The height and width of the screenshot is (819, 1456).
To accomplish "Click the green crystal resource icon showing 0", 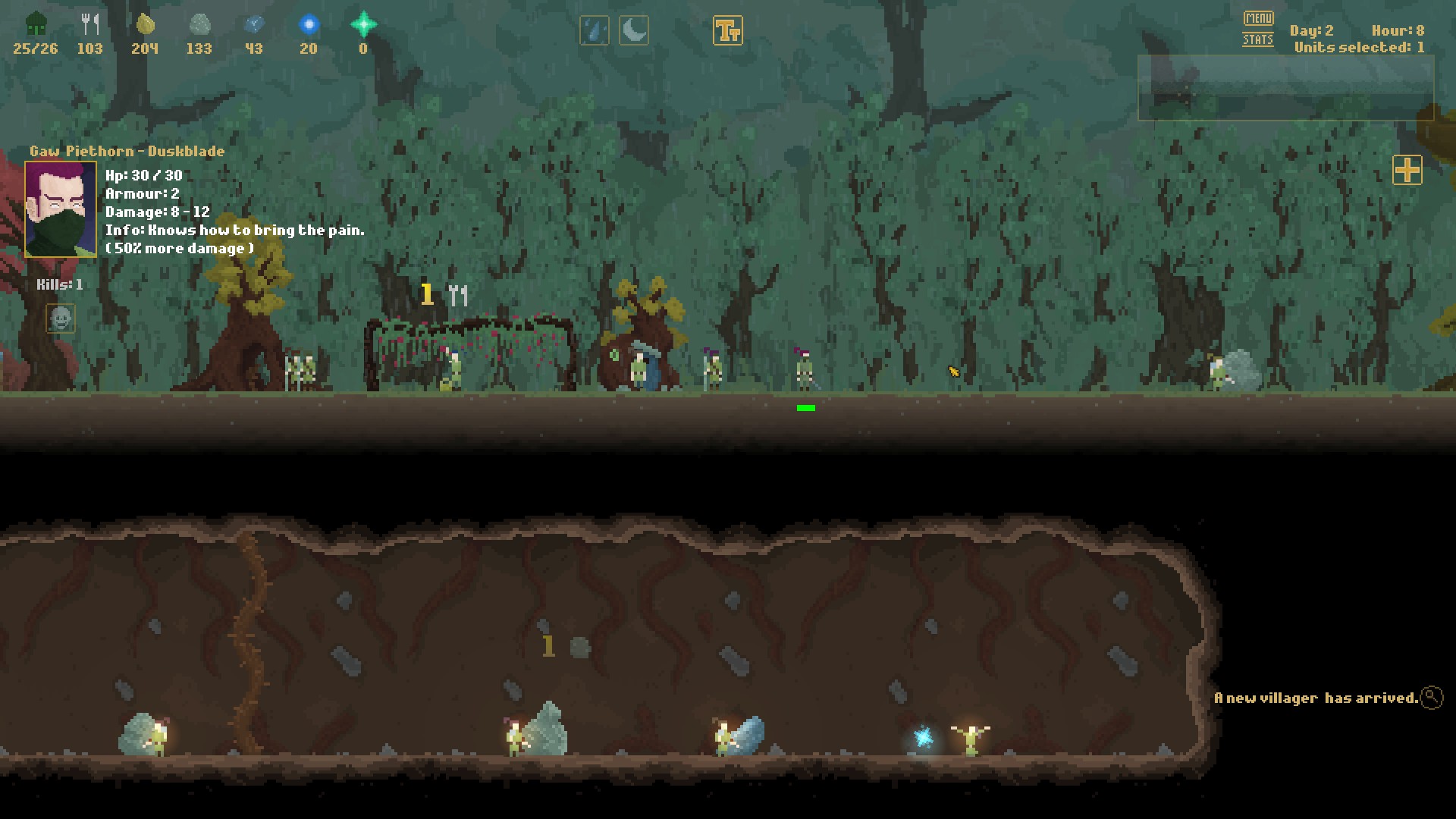I will click(x=364, y=23).
